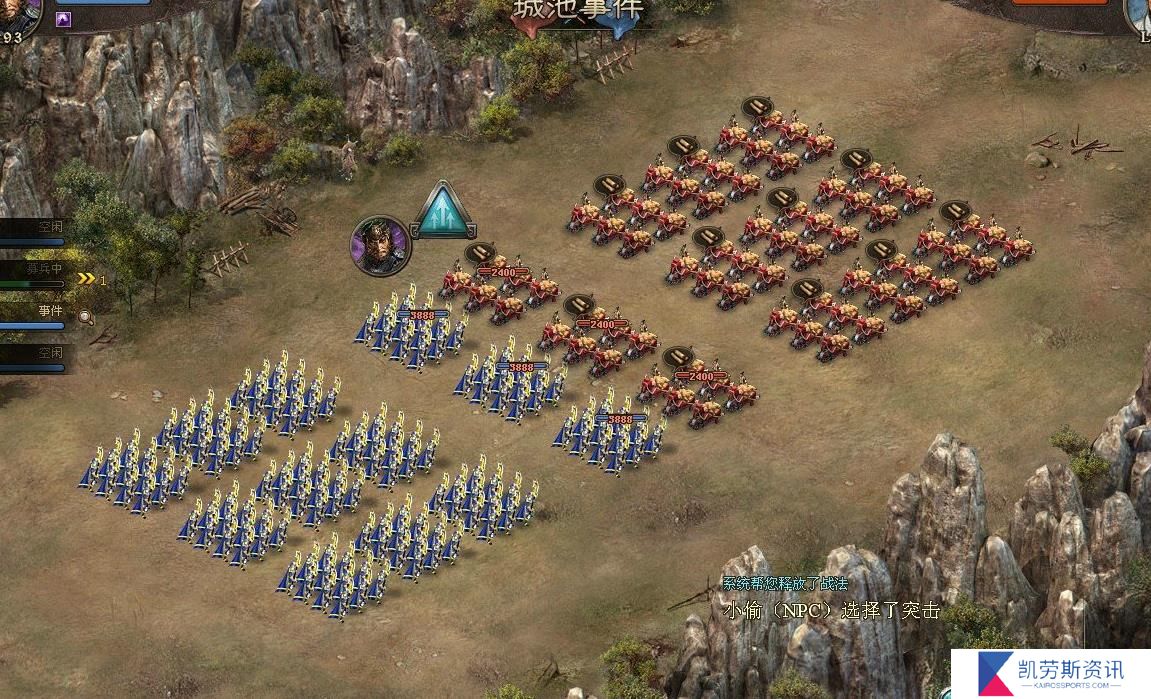Screen dimensions: 1151x699
Task: Click the general's portrait on the battlefield
Action: pos(380,243)
